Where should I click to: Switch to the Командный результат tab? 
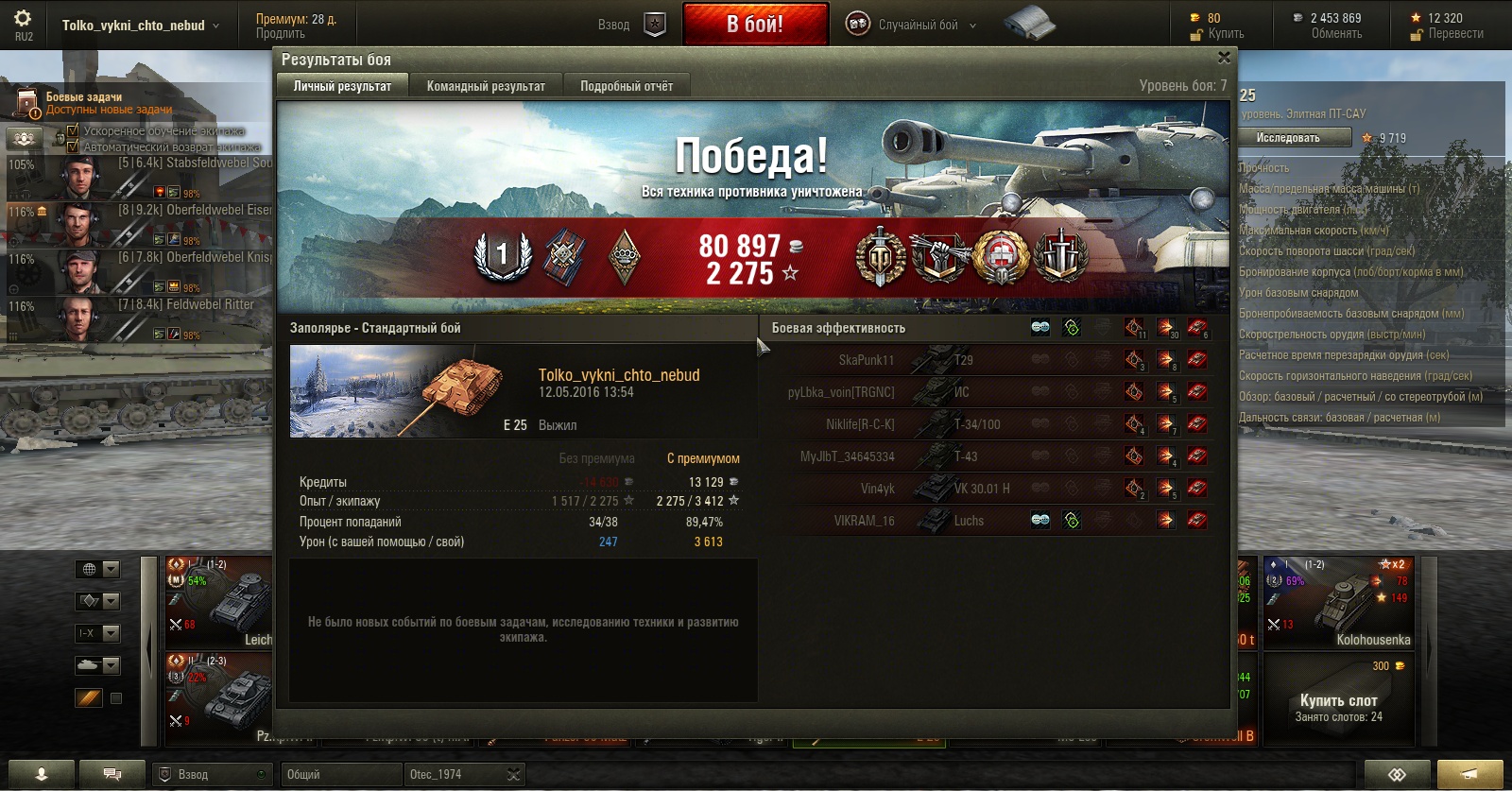[x=486, y=86]
